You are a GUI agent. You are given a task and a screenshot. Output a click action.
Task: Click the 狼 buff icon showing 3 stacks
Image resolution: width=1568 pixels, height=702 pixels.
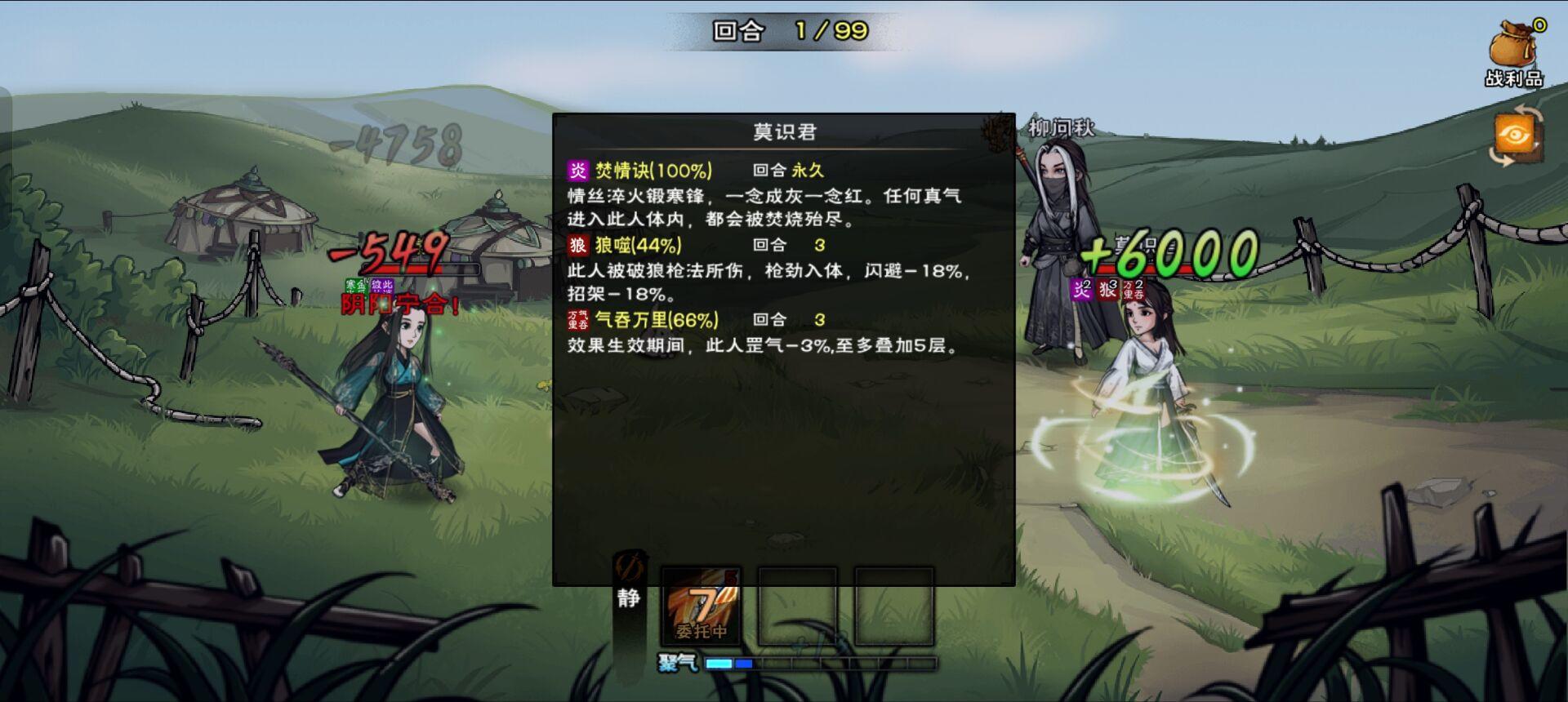pos(1109,290)
